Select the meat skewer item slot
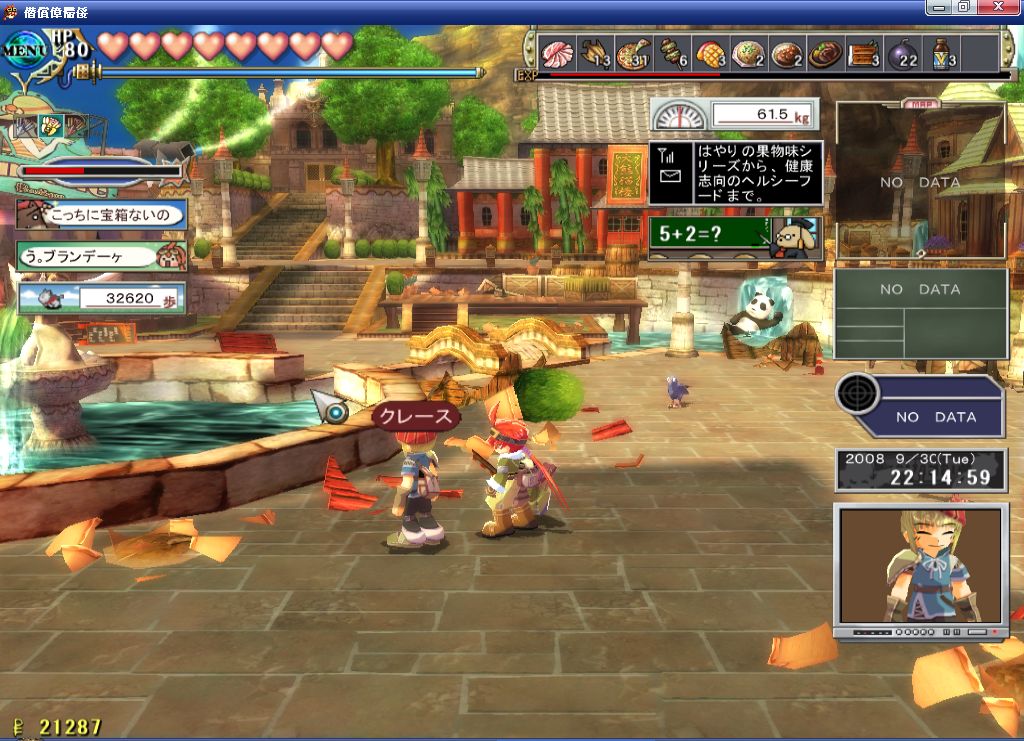1024x741 pixels. pyautogui.click(x=670, y=52)
